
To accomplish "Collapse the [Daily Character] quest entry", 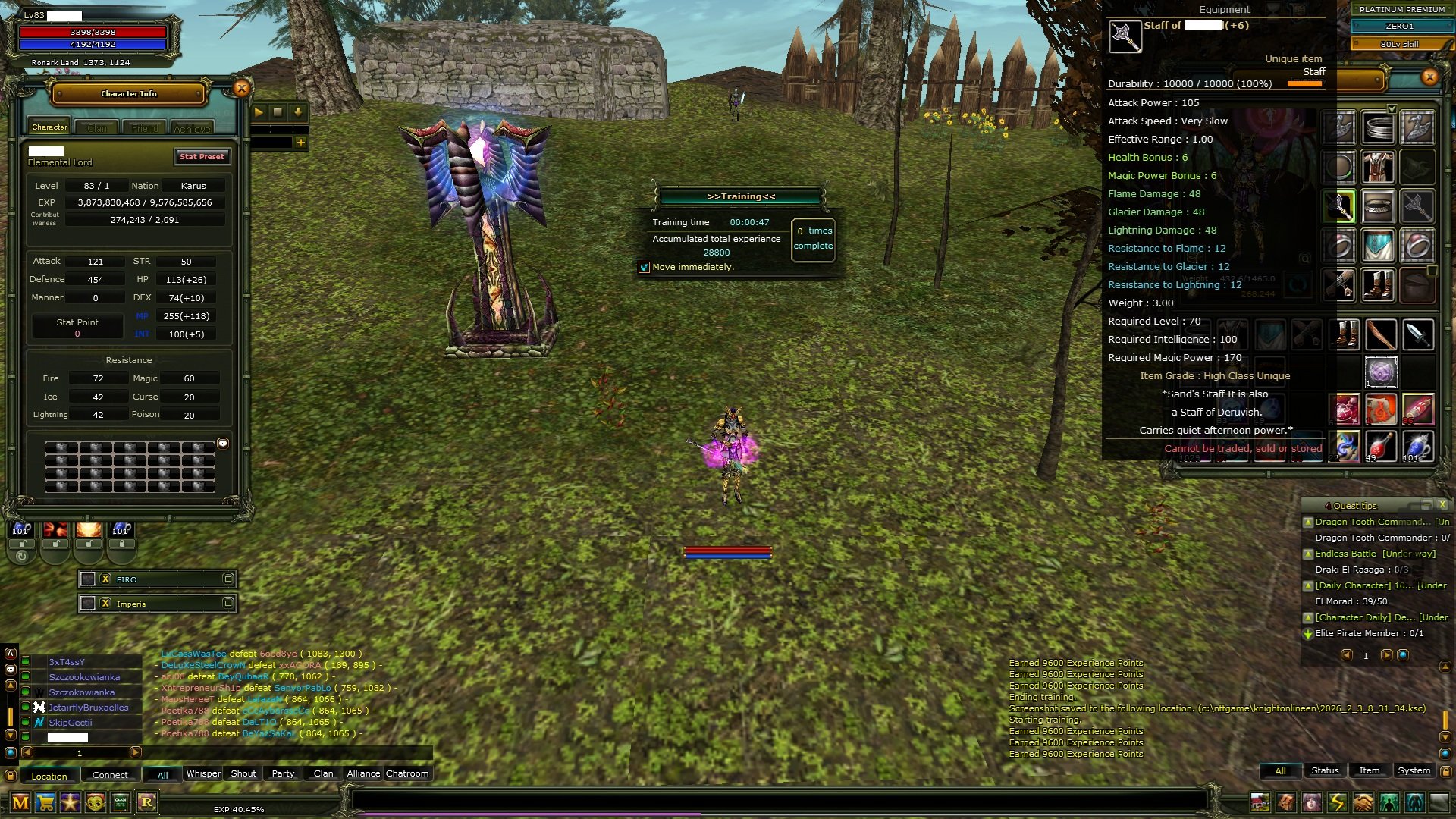I will pos(1309,586).
